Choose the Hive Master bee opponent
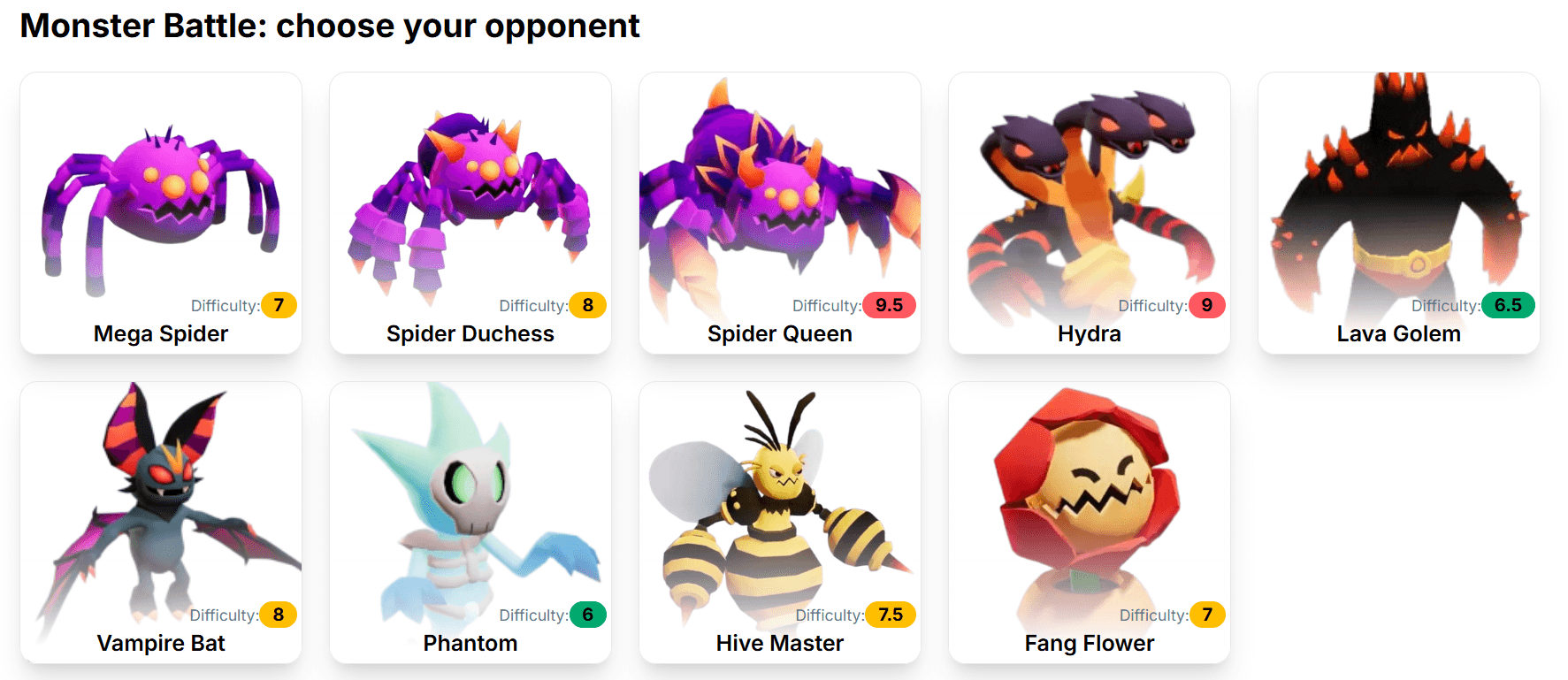The width and height of the screenshot is (1568, 680). click(x=780, y=523)
